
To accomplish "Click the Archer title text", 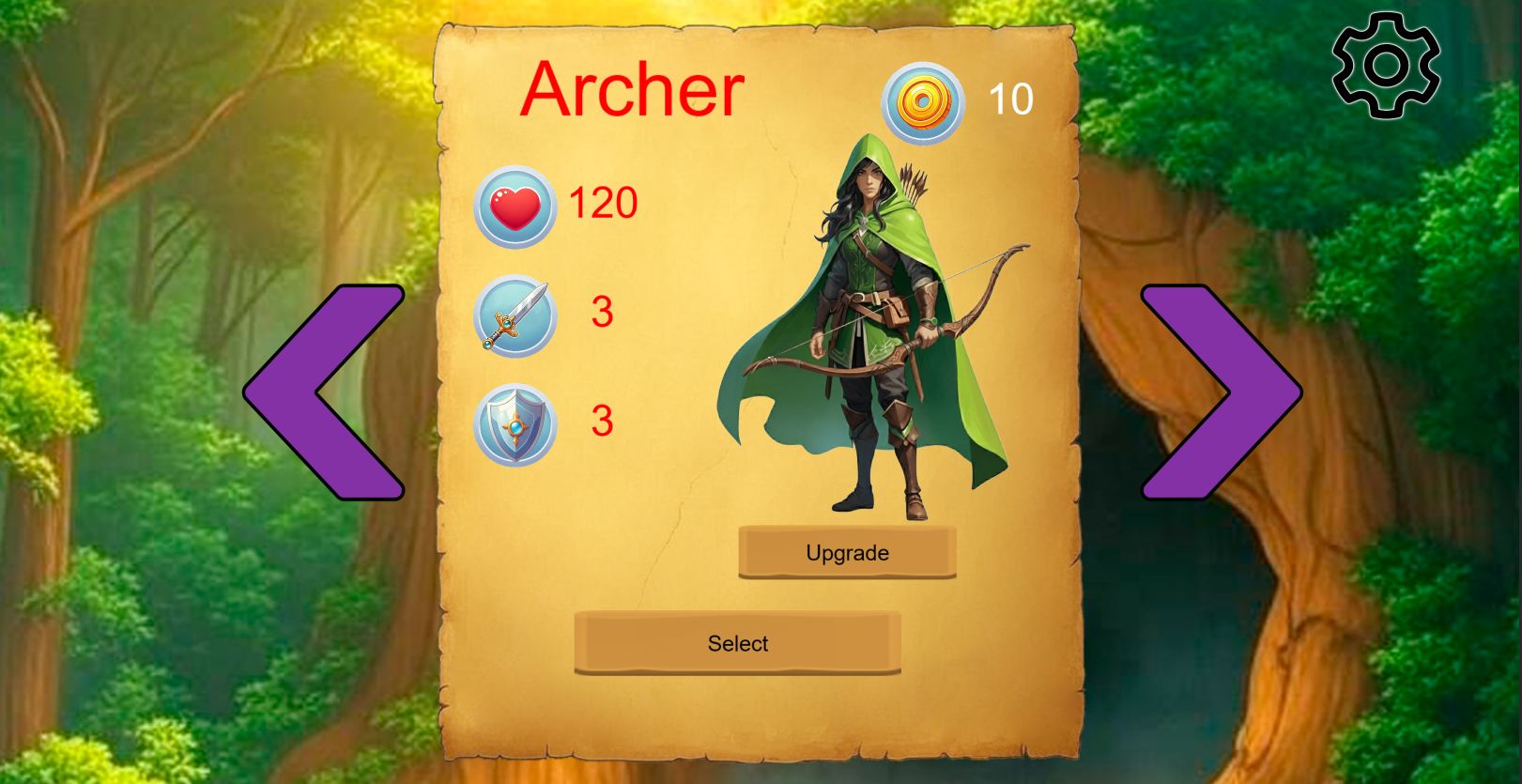I will pos(633,91).
